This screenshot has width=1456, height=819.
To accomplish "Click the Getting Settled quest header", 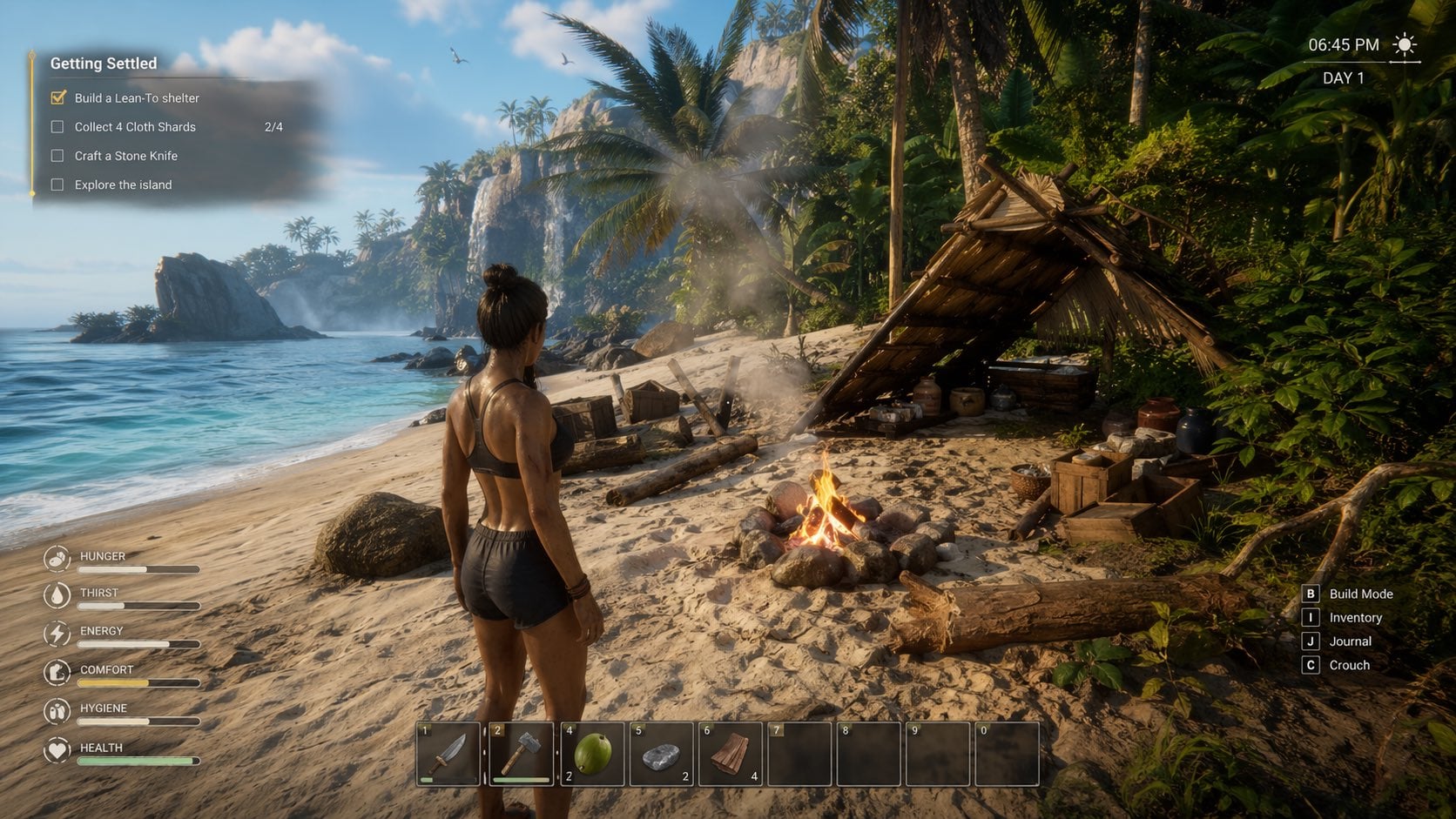I will coord(102,63).
